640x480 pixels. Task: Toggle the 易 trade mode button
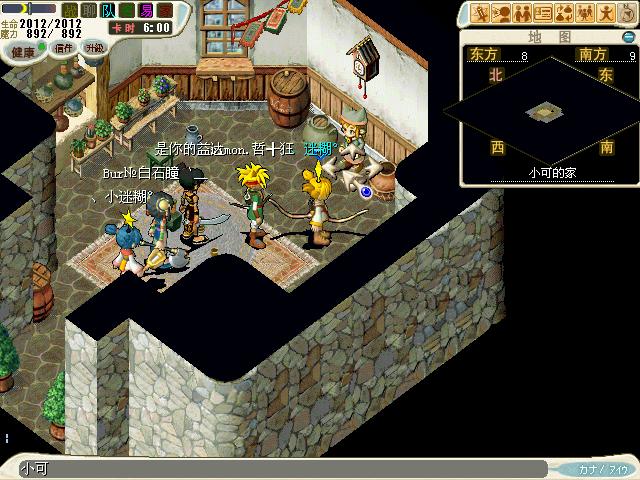point(147,9)
